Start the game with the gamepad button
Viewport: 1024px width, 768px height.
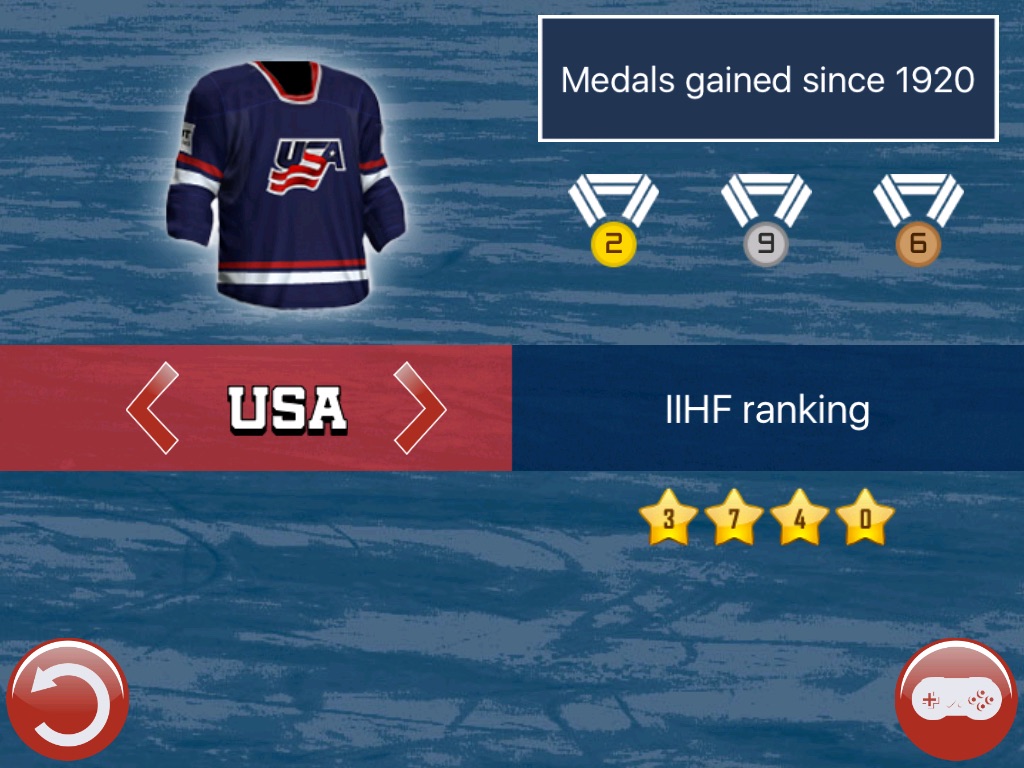coord(957,701)
